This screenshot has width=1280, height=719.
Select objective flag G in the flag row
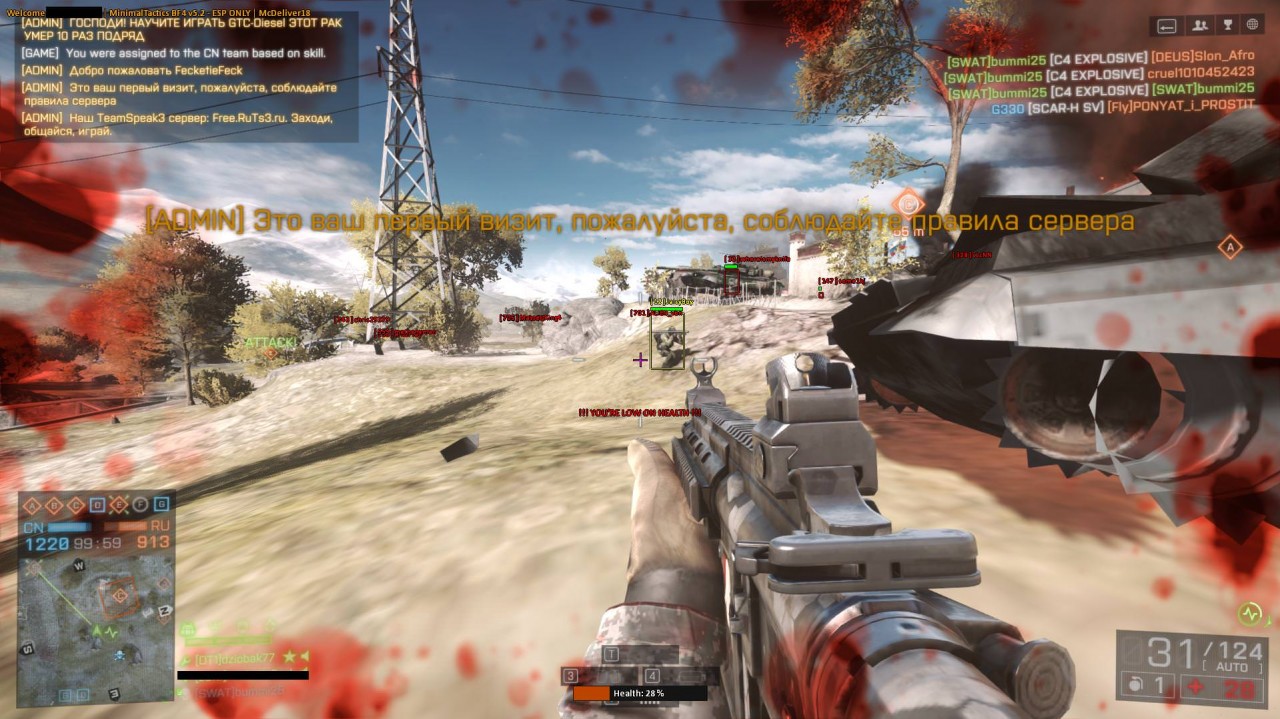pos(163,505)
